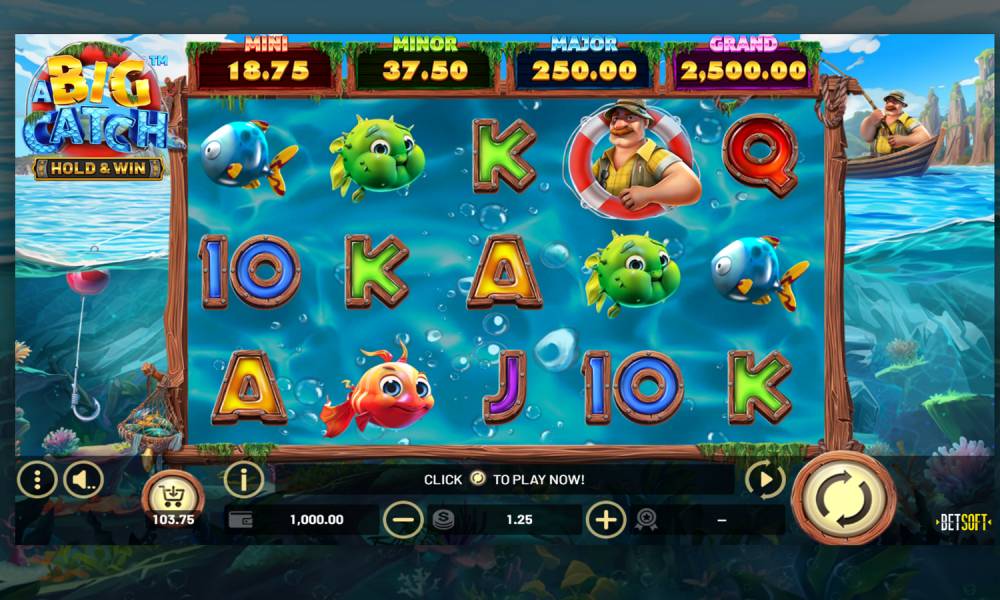Viewport: 1000px width, 600px height.
Task: Toggle the sound speaker icon
Action: click(83, 481)
